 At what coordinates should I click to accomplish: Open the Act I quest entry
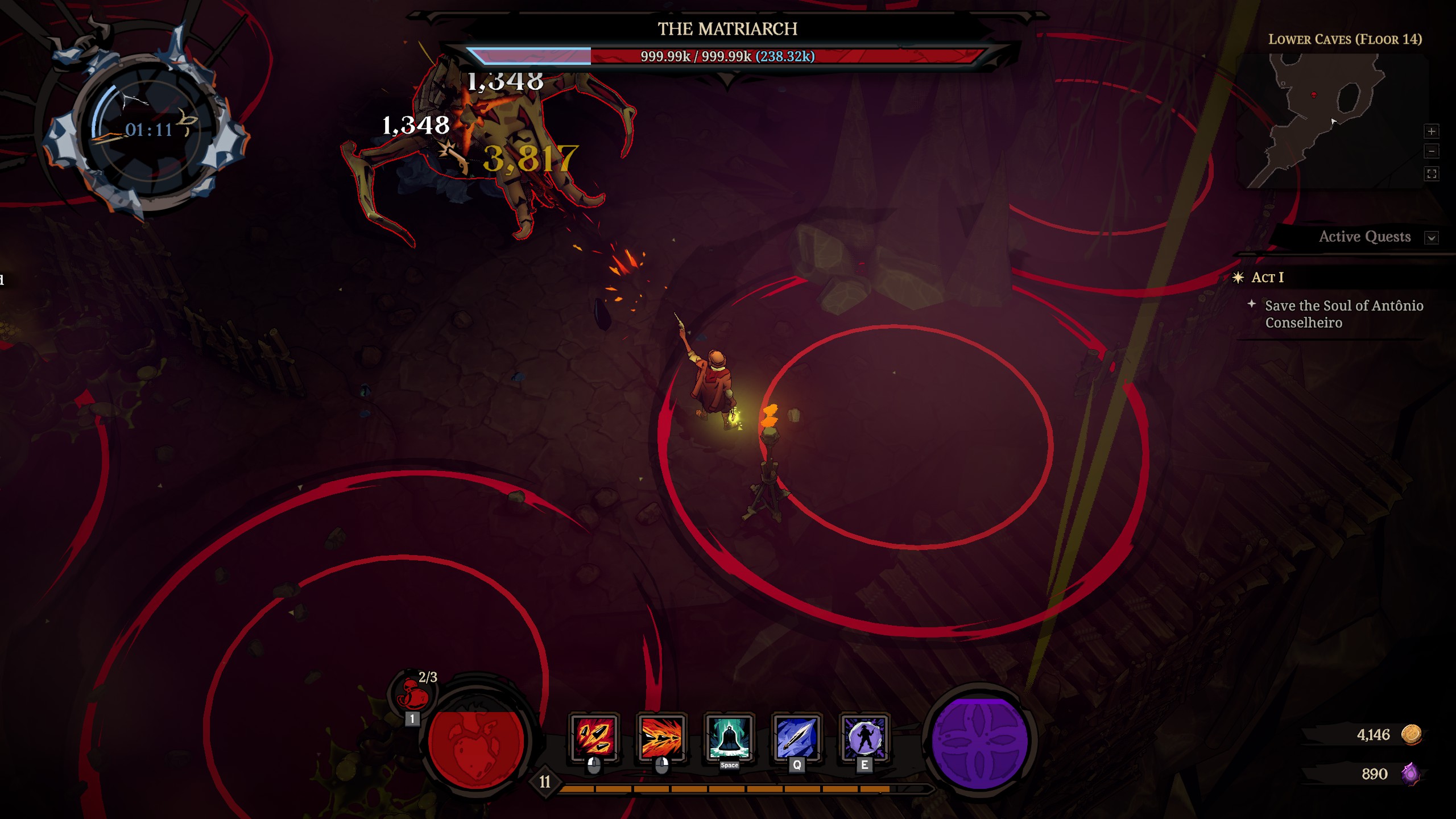pyautogui.click(x=1267, y=278)
